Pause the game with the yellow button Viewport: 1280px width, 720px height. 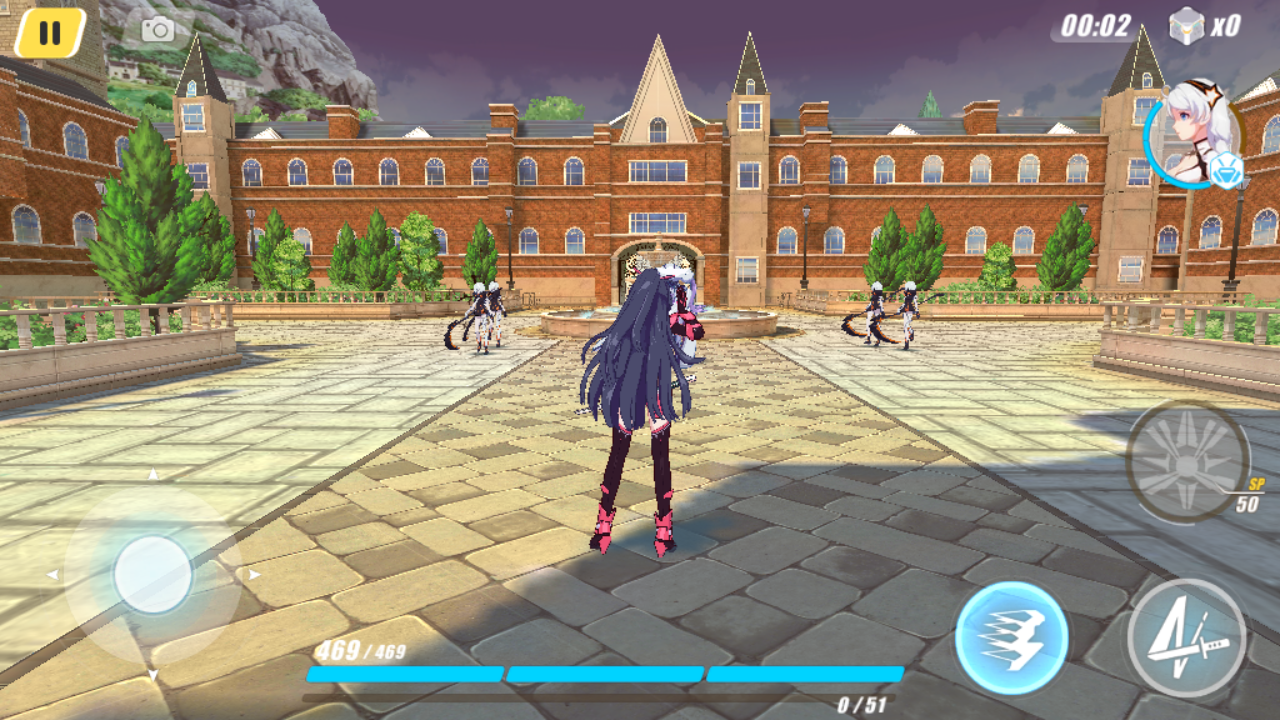(50, 33)
